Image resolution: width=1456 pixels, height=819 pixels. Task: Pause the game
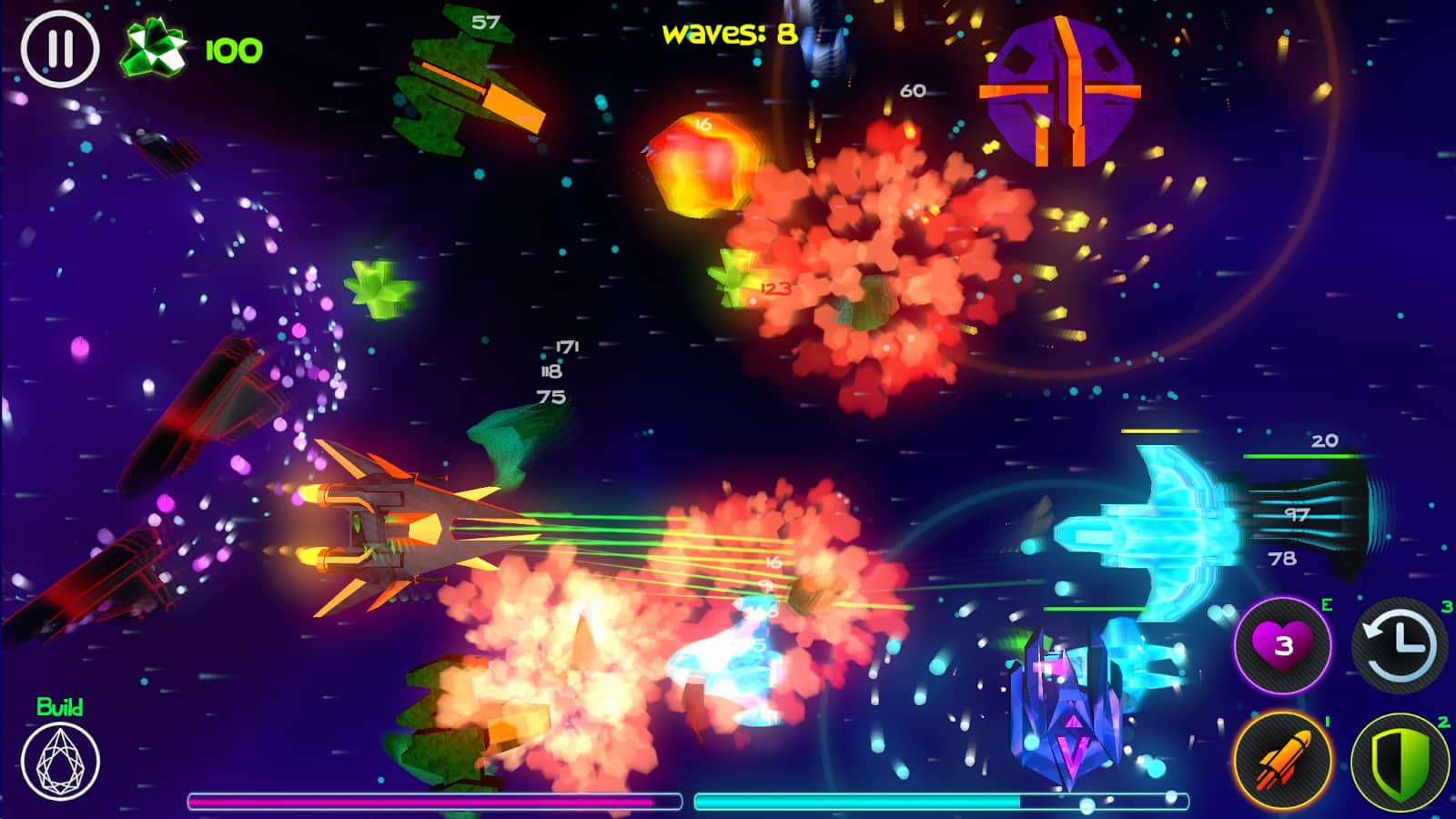[x=60, y=49]
